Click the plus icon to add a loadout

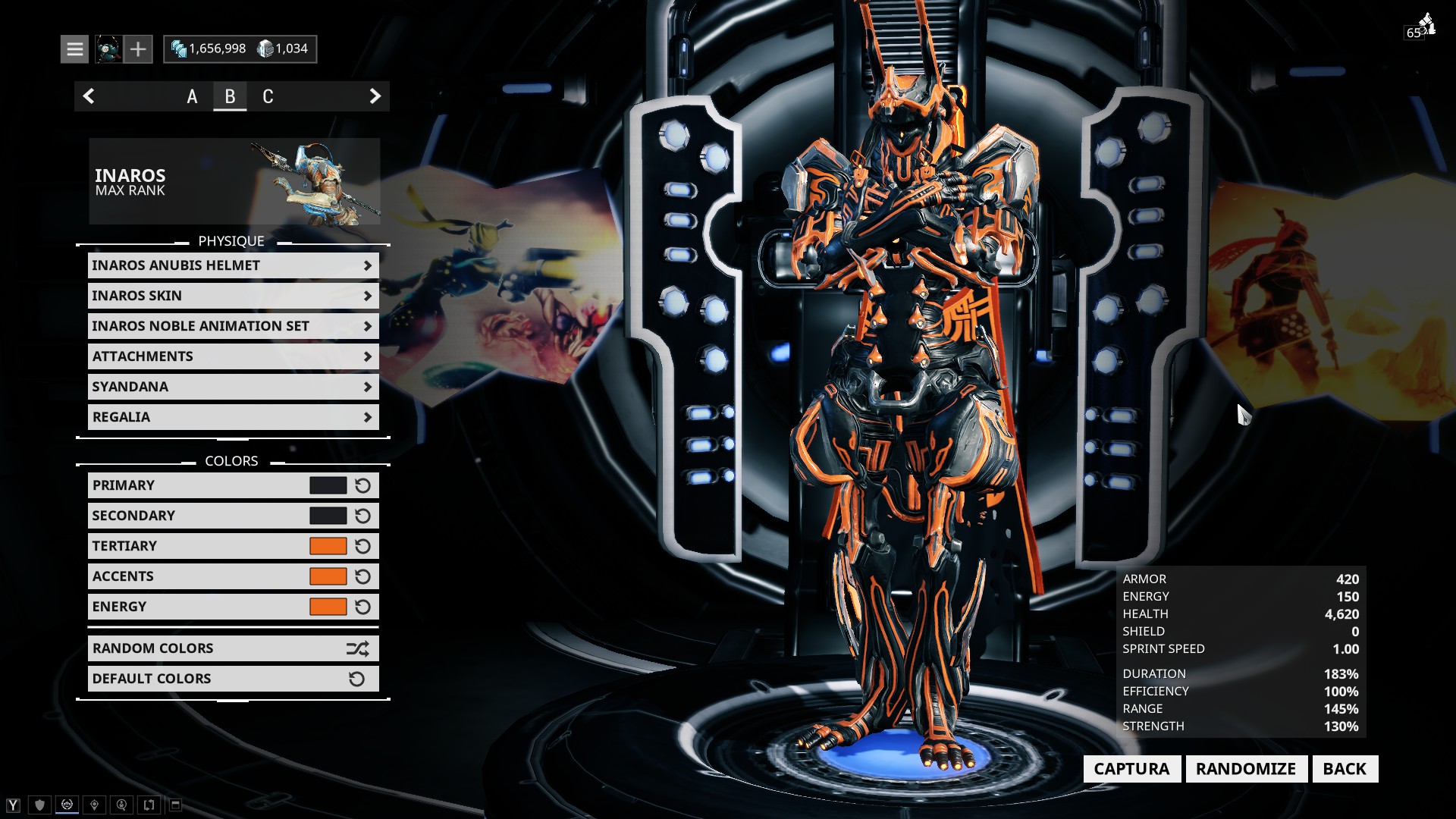(138, 48)
